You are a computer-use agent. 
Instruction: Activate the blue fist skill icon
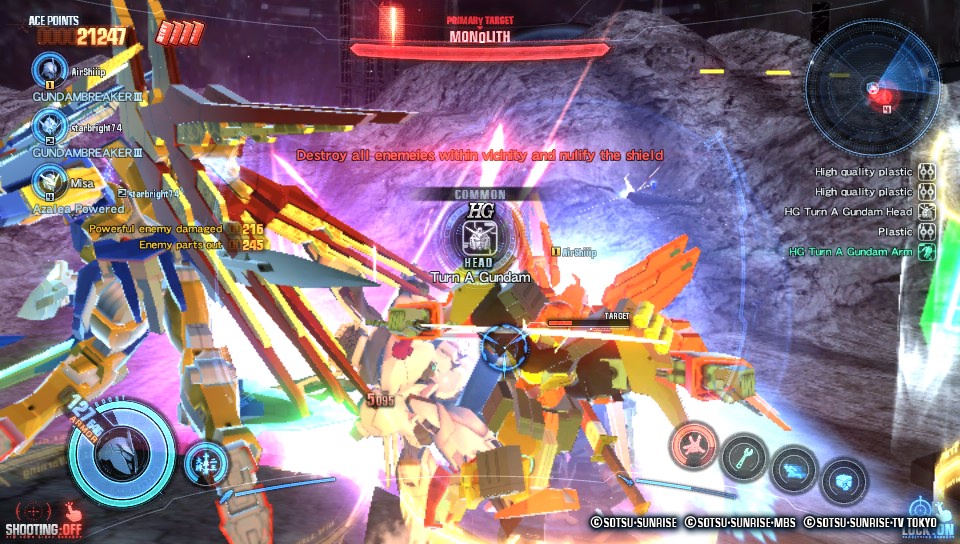tap(845, 481)
